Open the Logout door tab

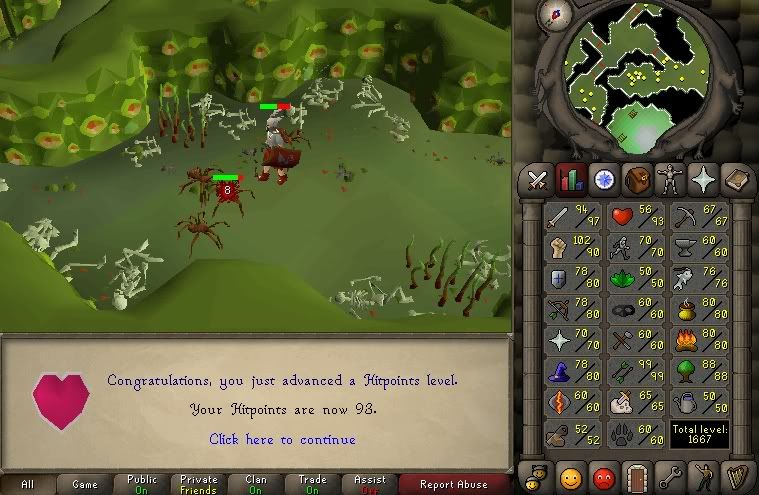pyautogui.click(x=636, y=475)
